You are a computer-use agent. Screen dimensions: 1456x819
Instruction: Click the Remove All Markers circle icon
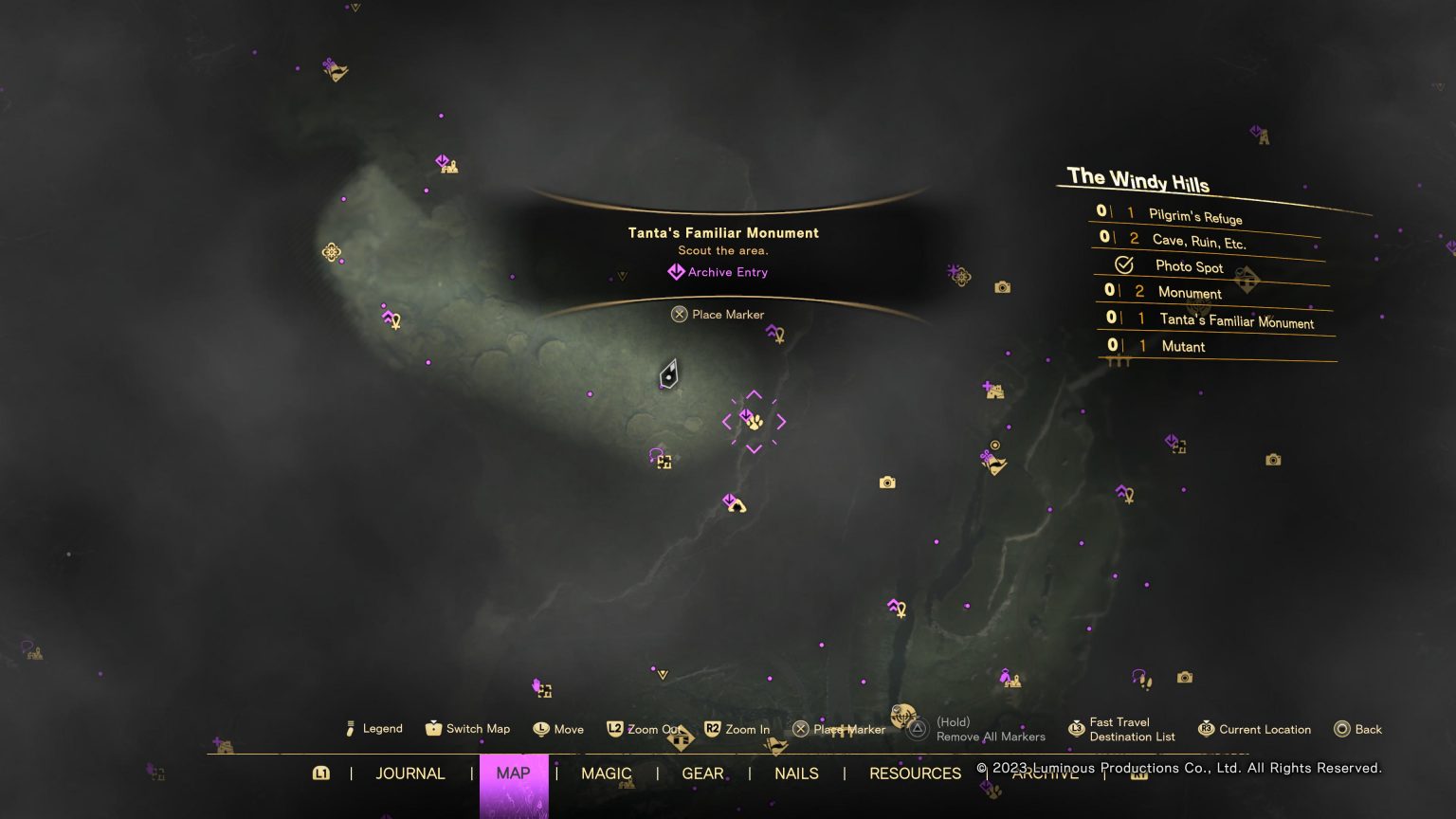pyautogui.click(x=917, y=729)
